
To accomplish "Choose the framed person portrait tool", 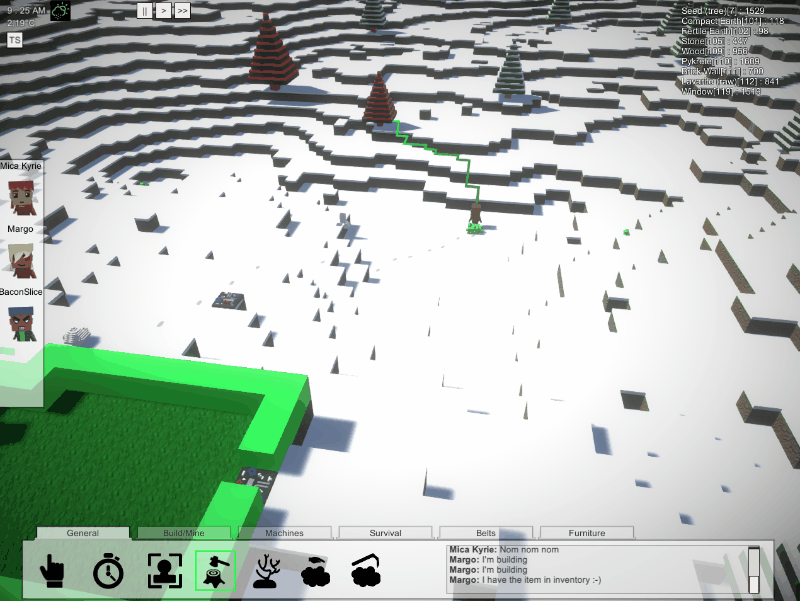I will click(x=163, y=571).
